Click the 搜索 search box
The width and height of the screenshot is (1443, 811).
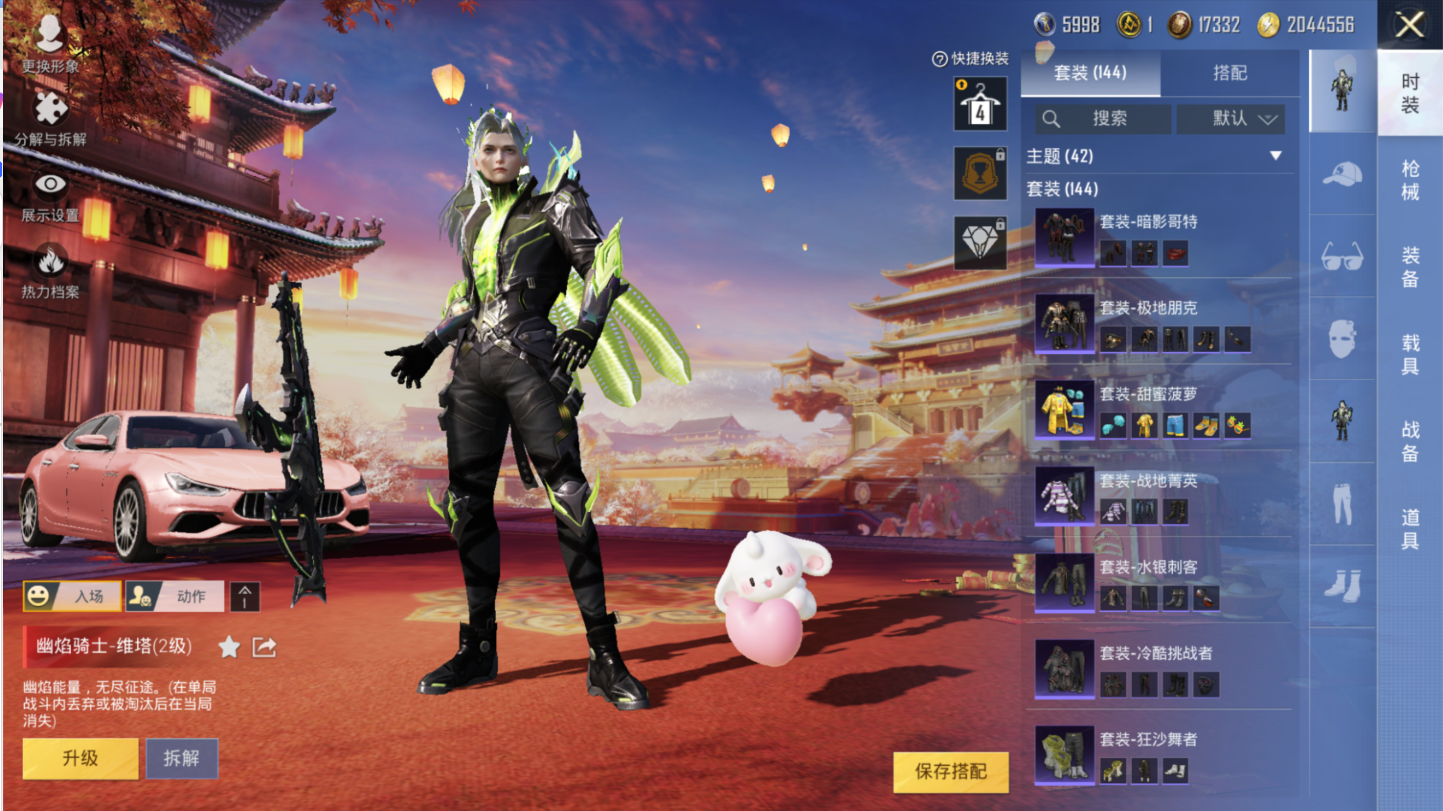[x=1103, y=119]
